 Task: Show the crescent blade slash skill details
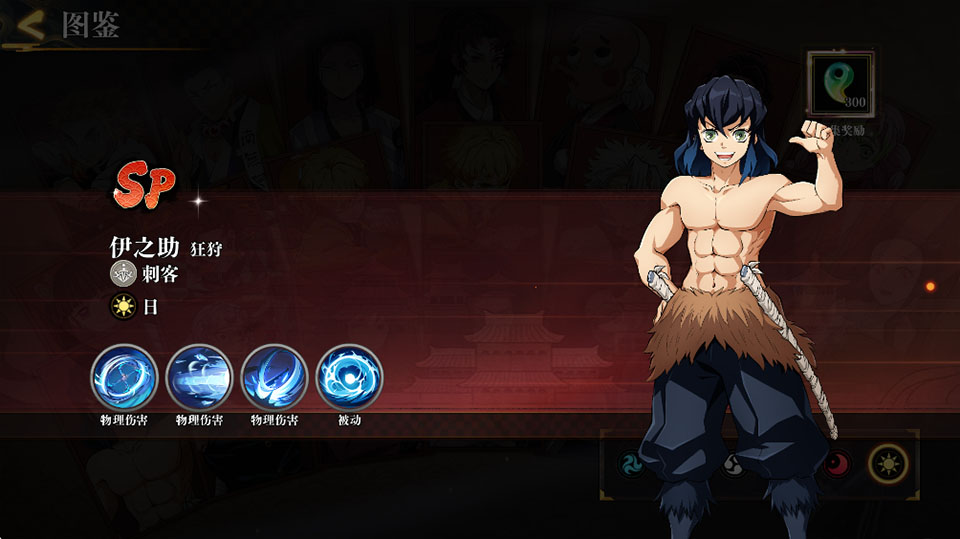(274, 377)
